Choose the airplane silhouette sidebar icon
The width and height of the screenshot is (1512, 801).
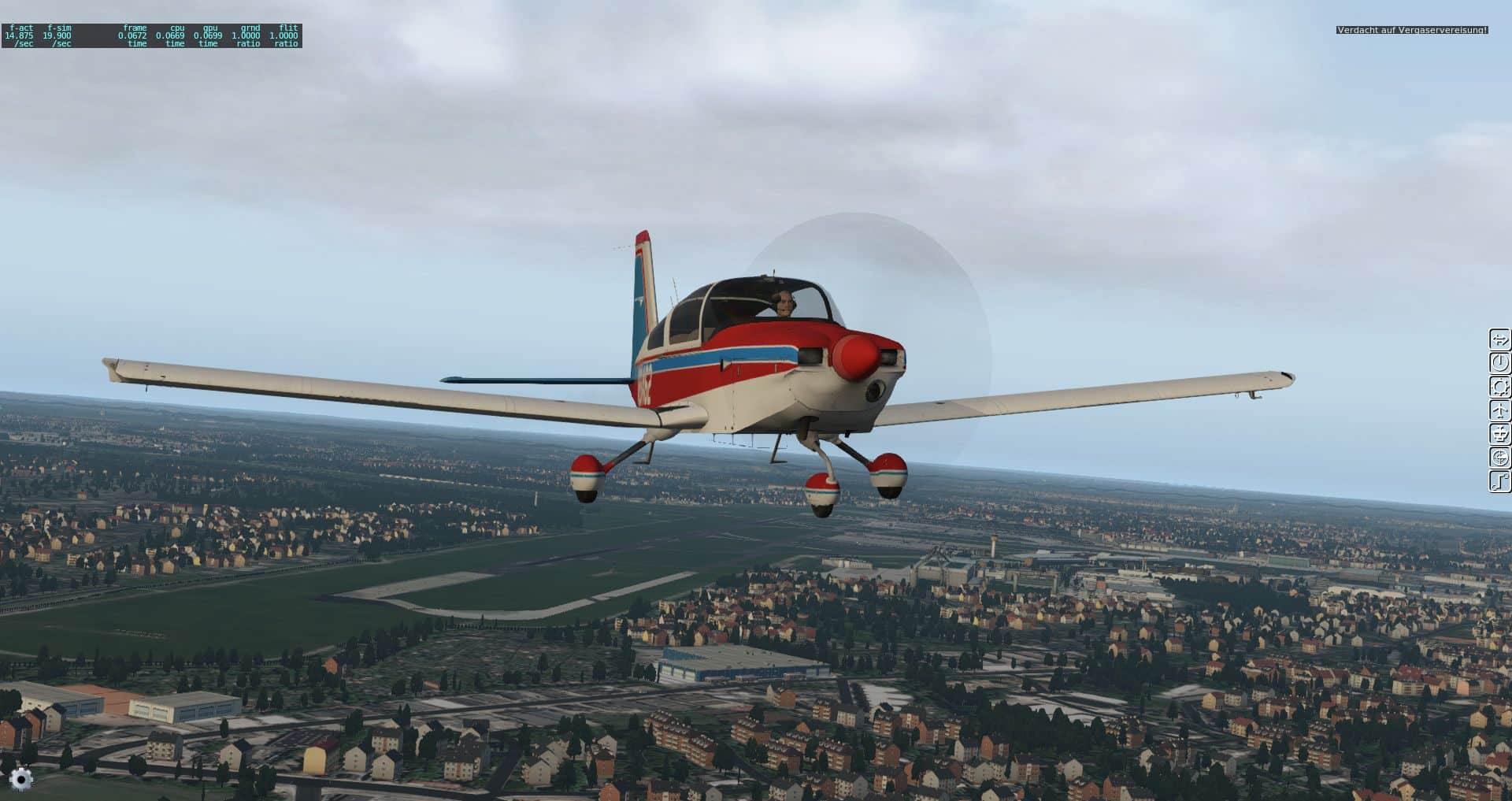click(1499, 410)
